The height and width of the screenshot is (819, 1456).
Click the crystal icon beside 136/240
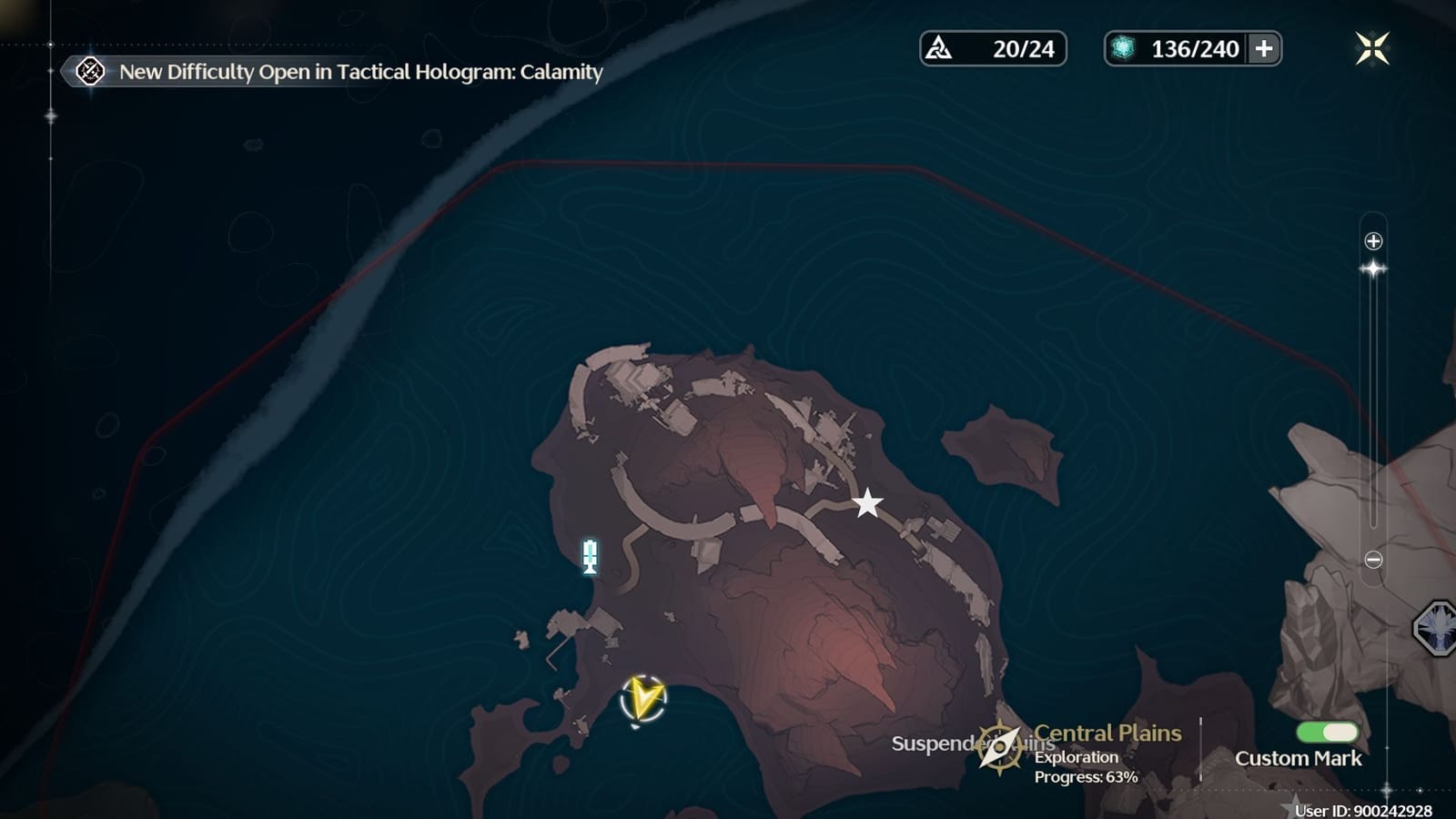(1121, 48)
